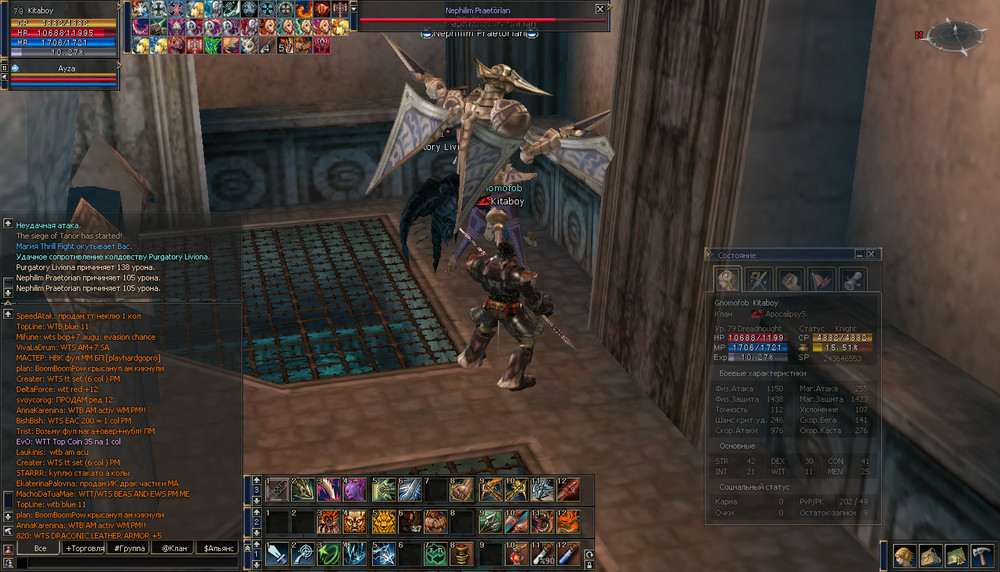Close the Состояние status window

[x=872, y=254]
